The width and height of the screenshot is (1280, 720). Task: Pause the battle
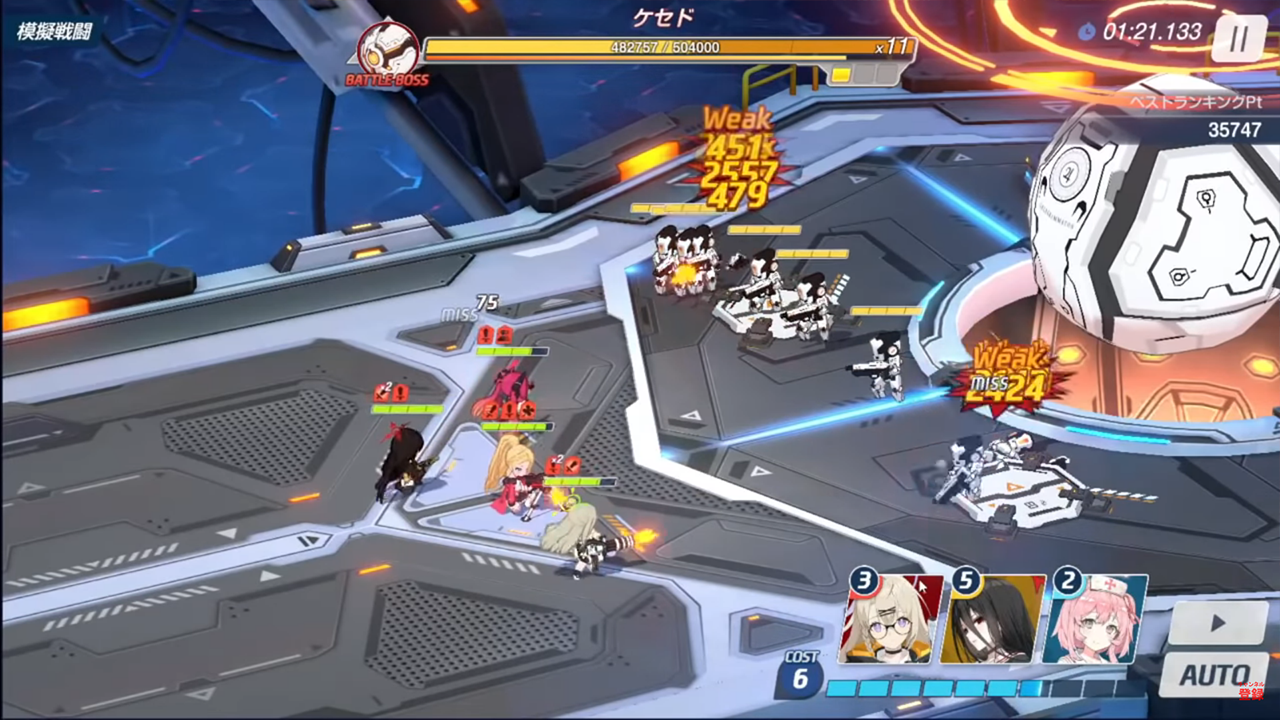point(1238,39)
